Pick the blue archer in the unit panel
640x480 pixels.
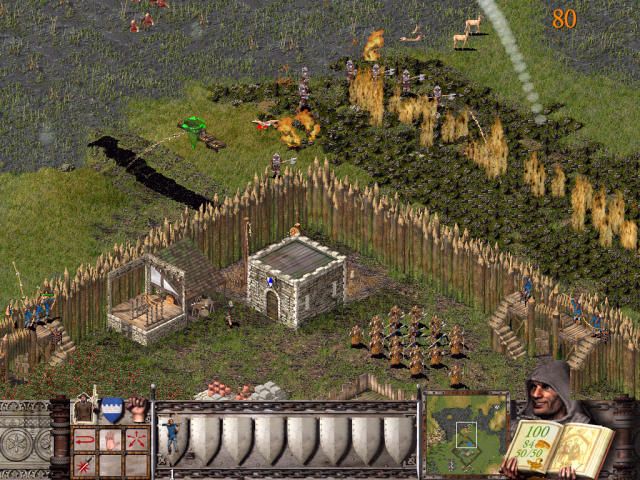click(172, 435)
